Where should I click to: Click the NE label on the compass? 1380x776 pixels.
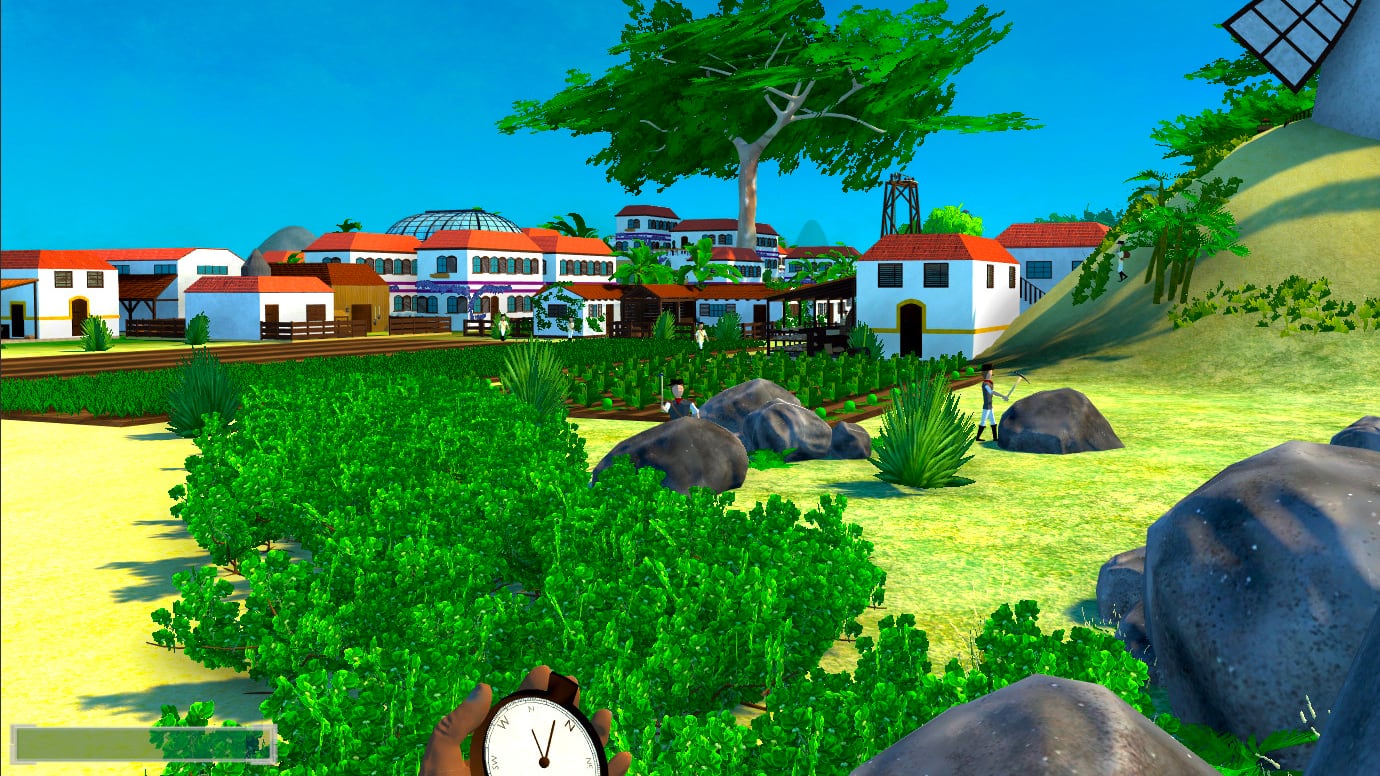click(x=588, y=762)
